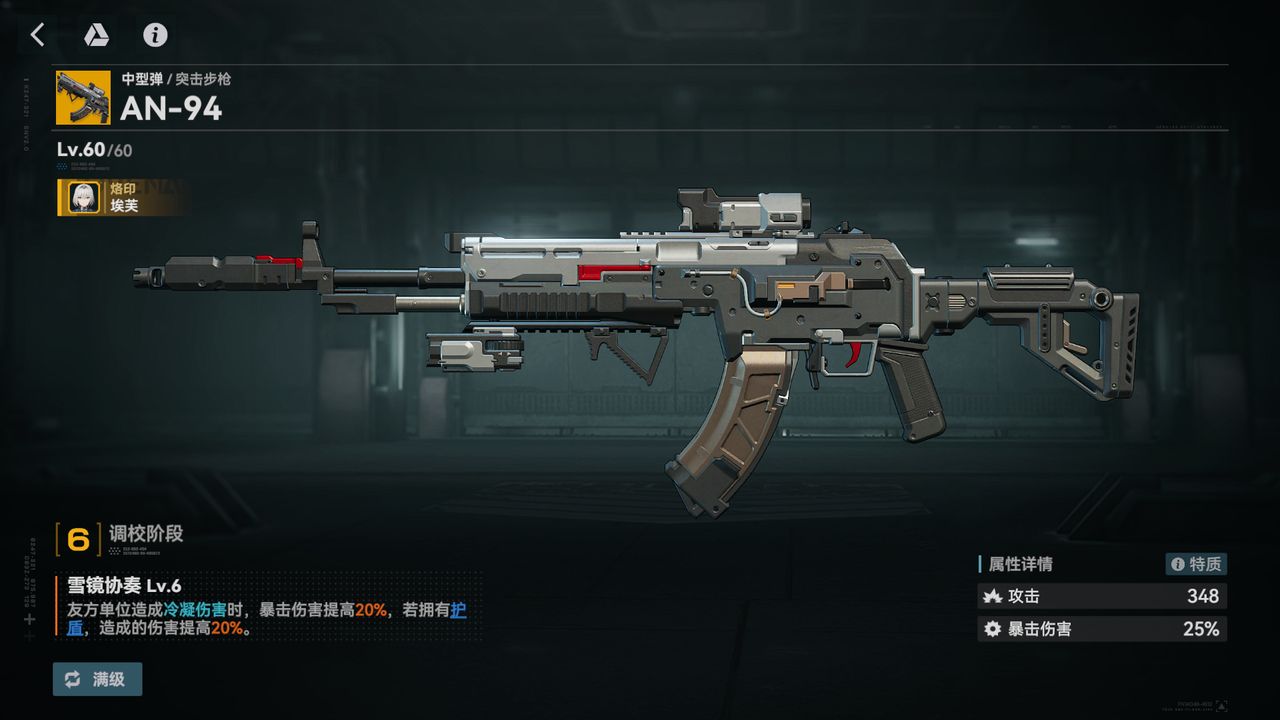
Task: Open the 属性详情 attribute details header
Action: coord(1020,564)
